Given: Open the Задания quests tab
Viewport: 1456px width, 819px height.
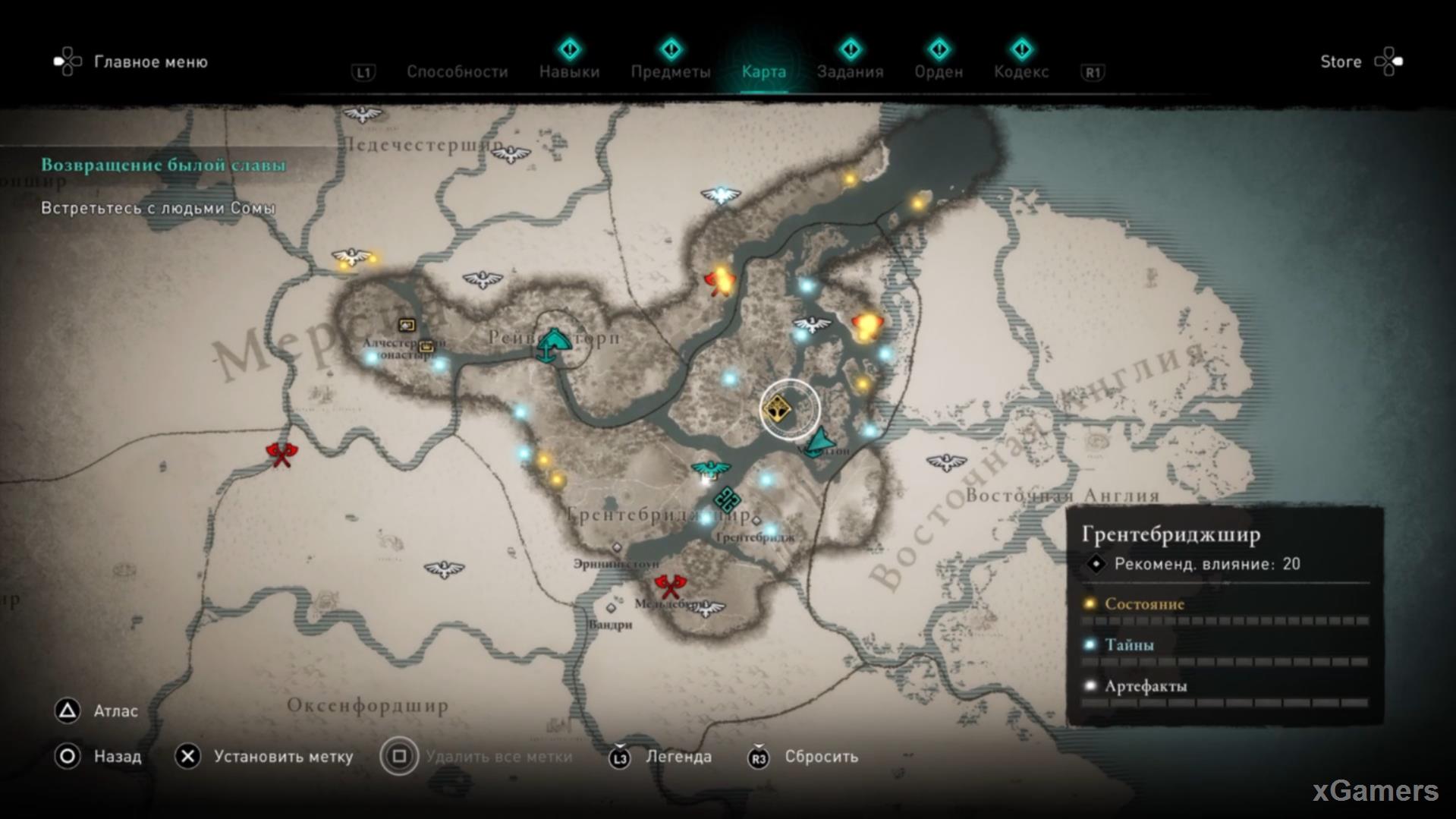Looking at the screenshot, I should tap(850, 72).
